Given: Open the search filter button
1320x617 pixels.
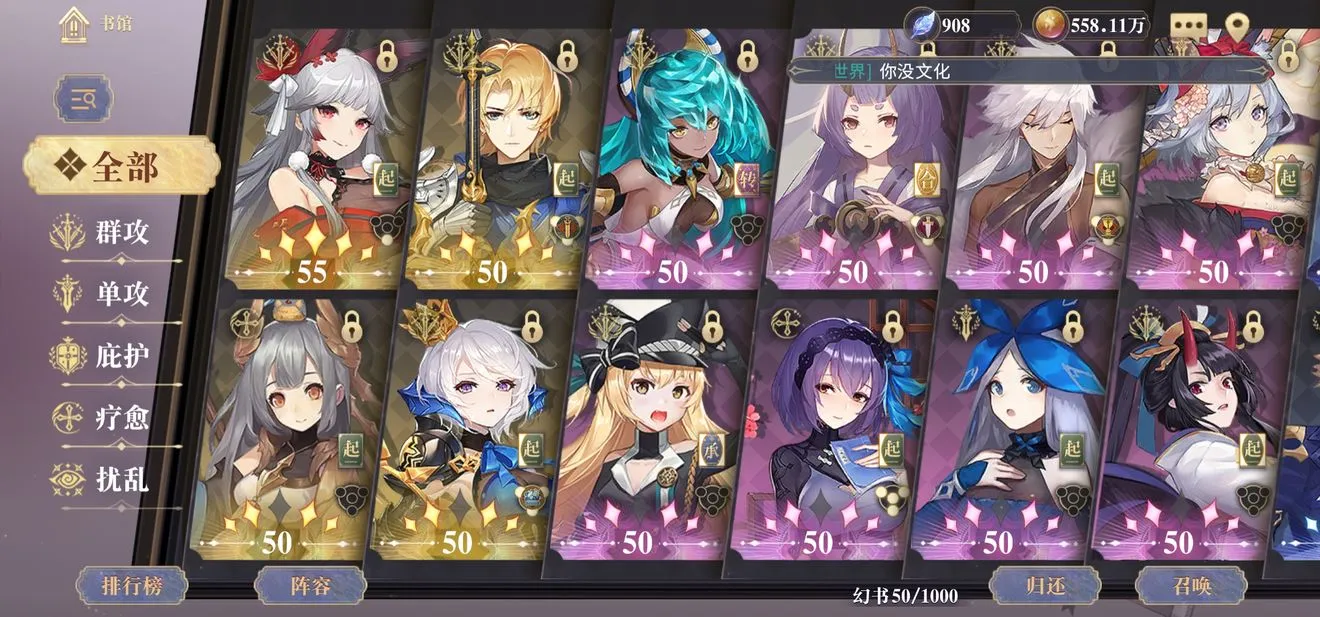Looking at the screenshot, I should coord(83,99).
